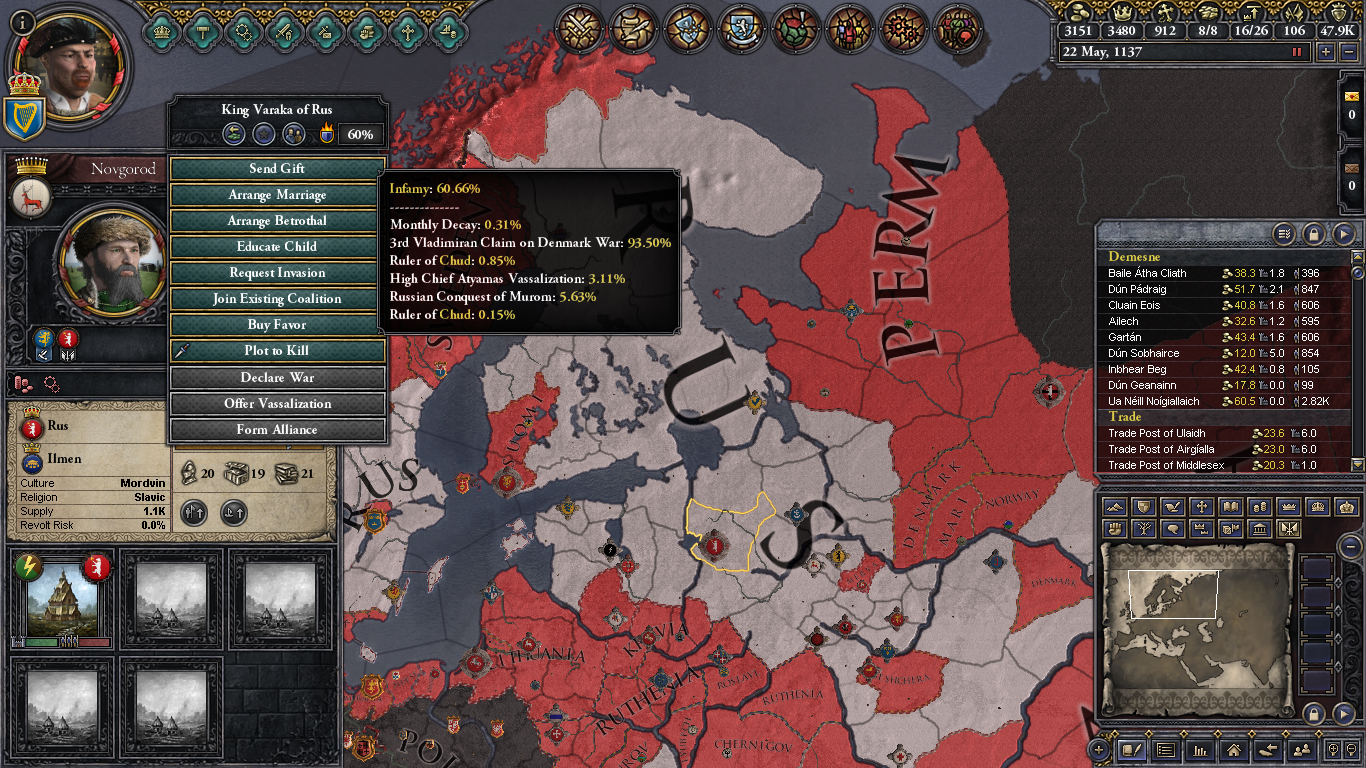Viewport: 1366px width, 768px height.
Task: Choose Plot to Kill from diplomacy menu
Action: [274, 351]
